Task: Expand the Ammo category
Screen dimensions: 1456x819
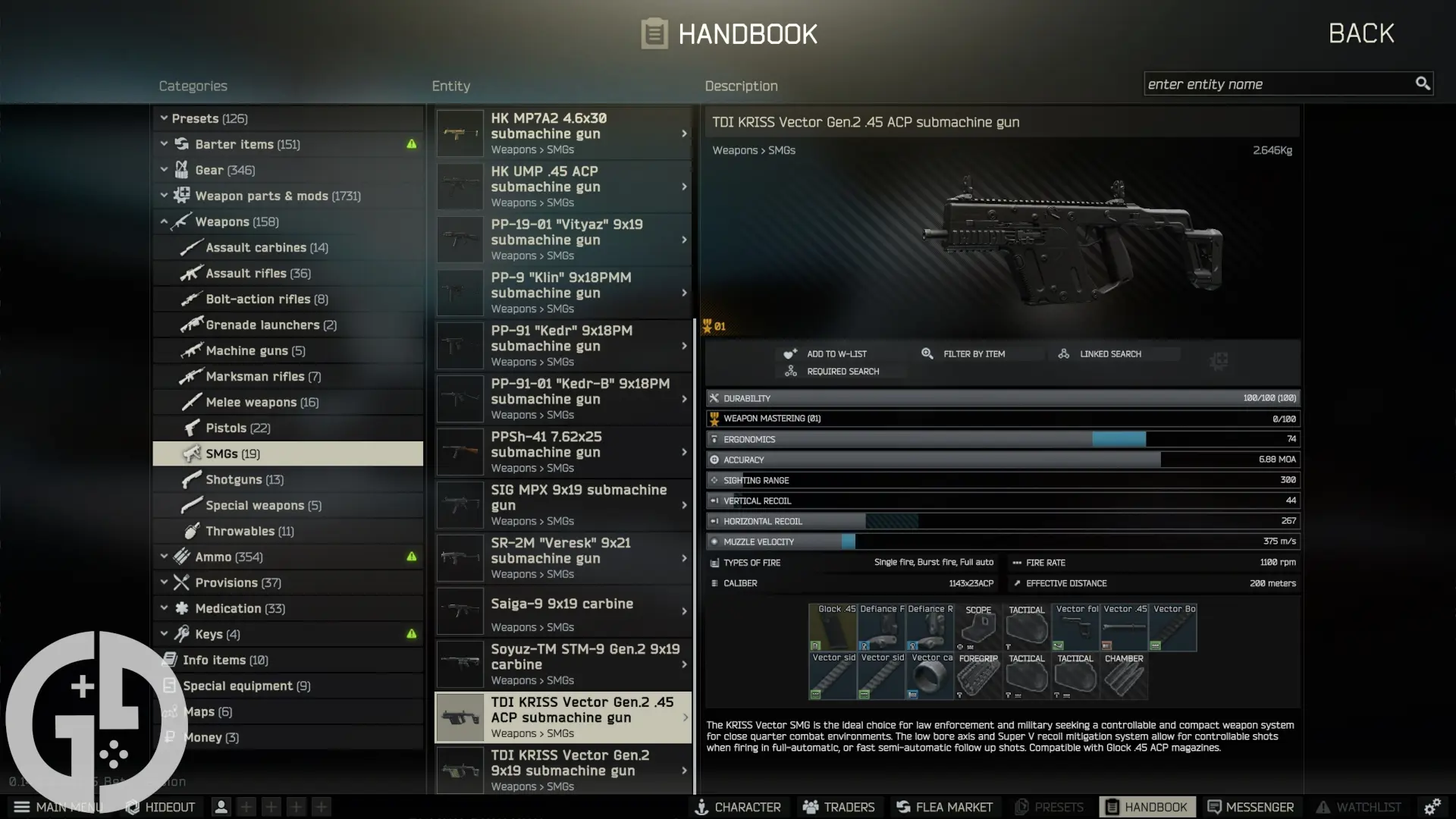Action: click(x=164, y=556)
